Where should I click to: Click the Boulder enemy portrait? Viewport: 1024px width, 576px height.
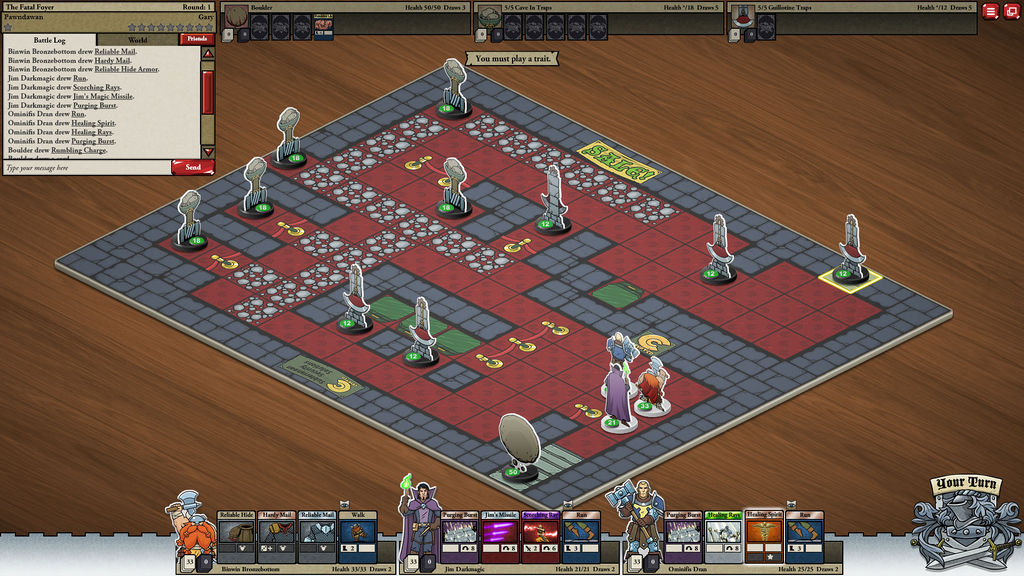point(235,17)
